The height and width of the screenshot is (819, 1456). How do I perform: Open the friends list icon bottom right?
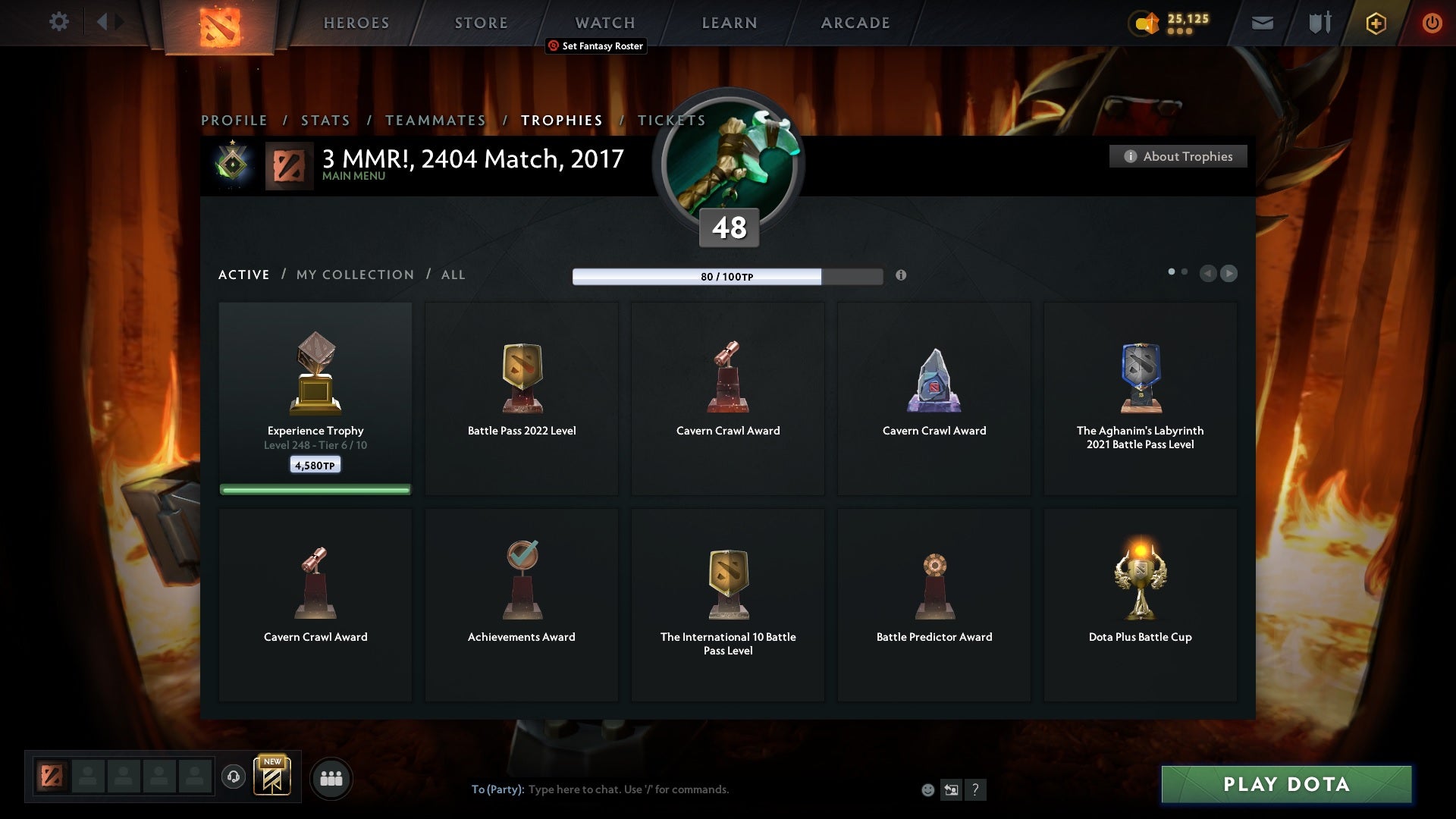click(331, 778)
